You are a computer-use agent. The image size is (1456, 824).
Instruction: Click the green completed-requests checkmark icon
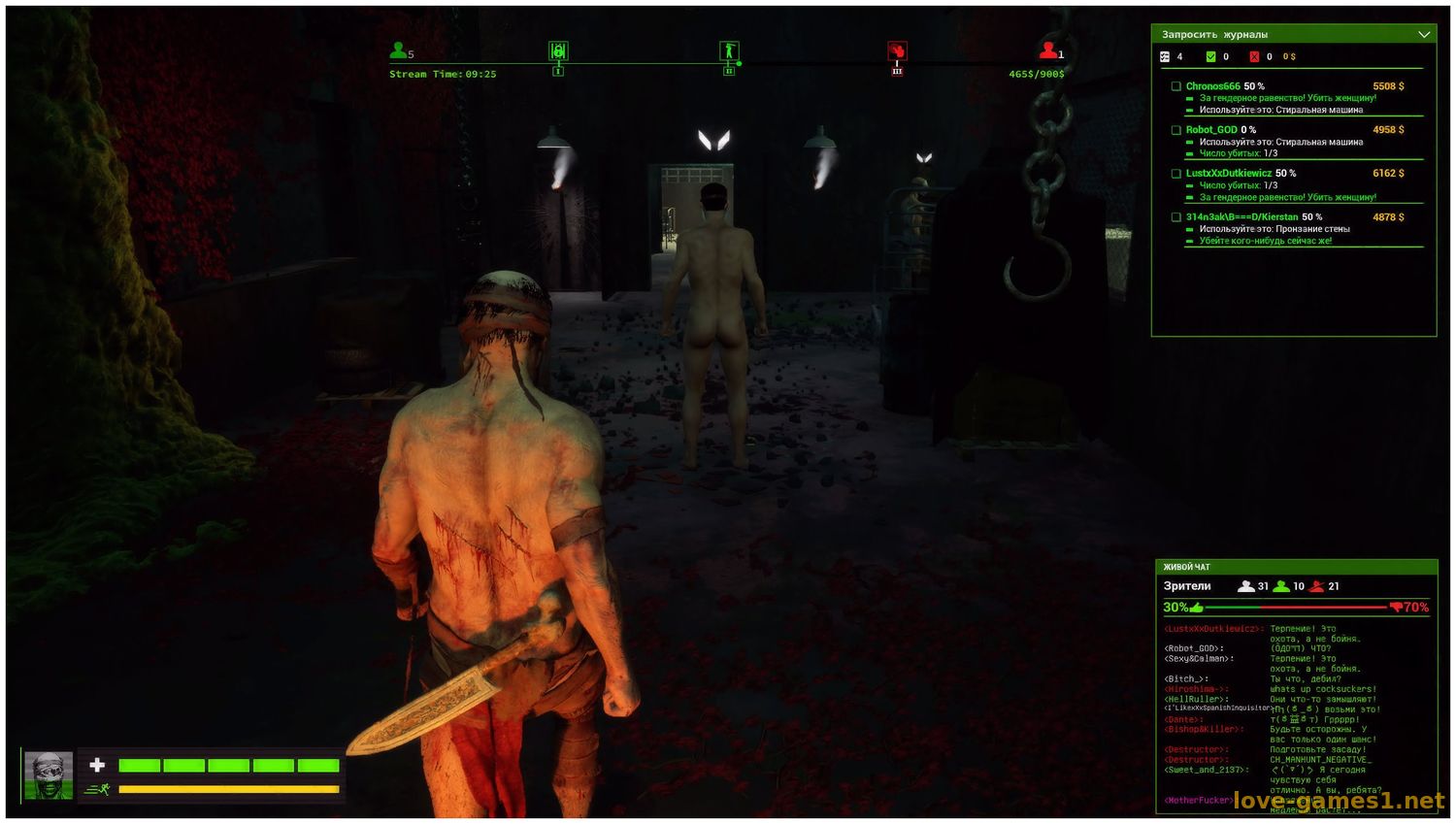[x=1210, y=57]
